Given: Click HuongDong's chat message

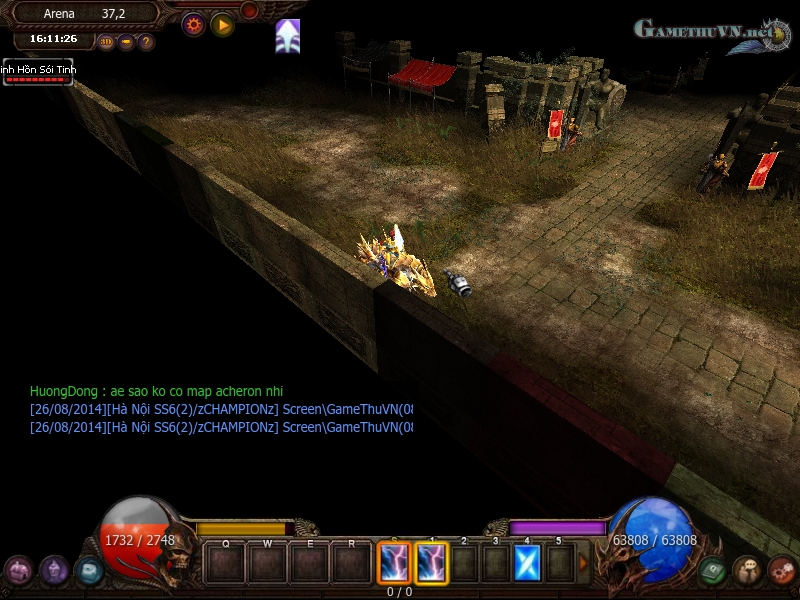Looking at the screenshot, I should click(163, 391).
